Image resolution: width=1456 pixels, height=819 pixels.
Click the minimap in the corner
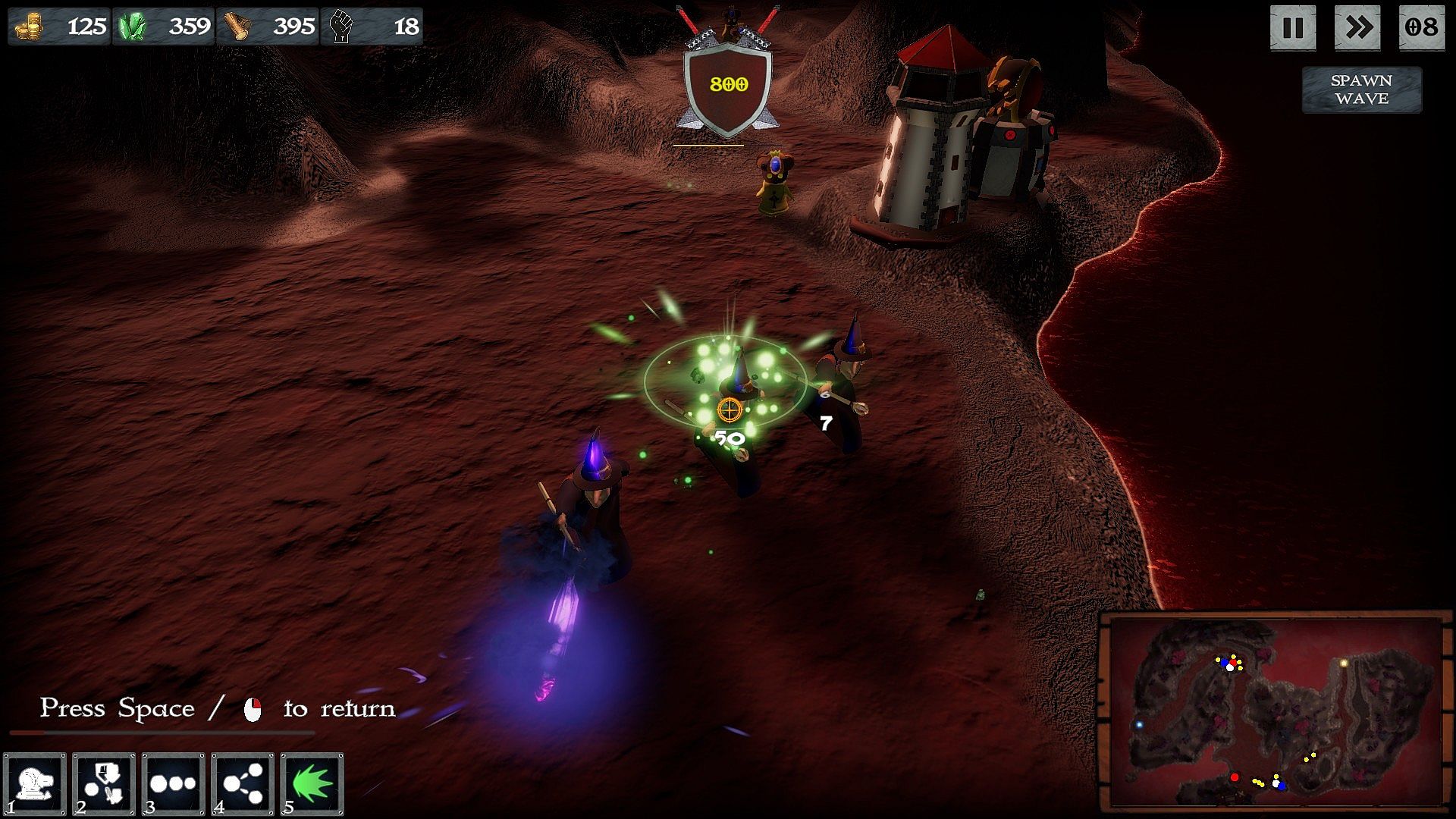[x=1276, y=713]
